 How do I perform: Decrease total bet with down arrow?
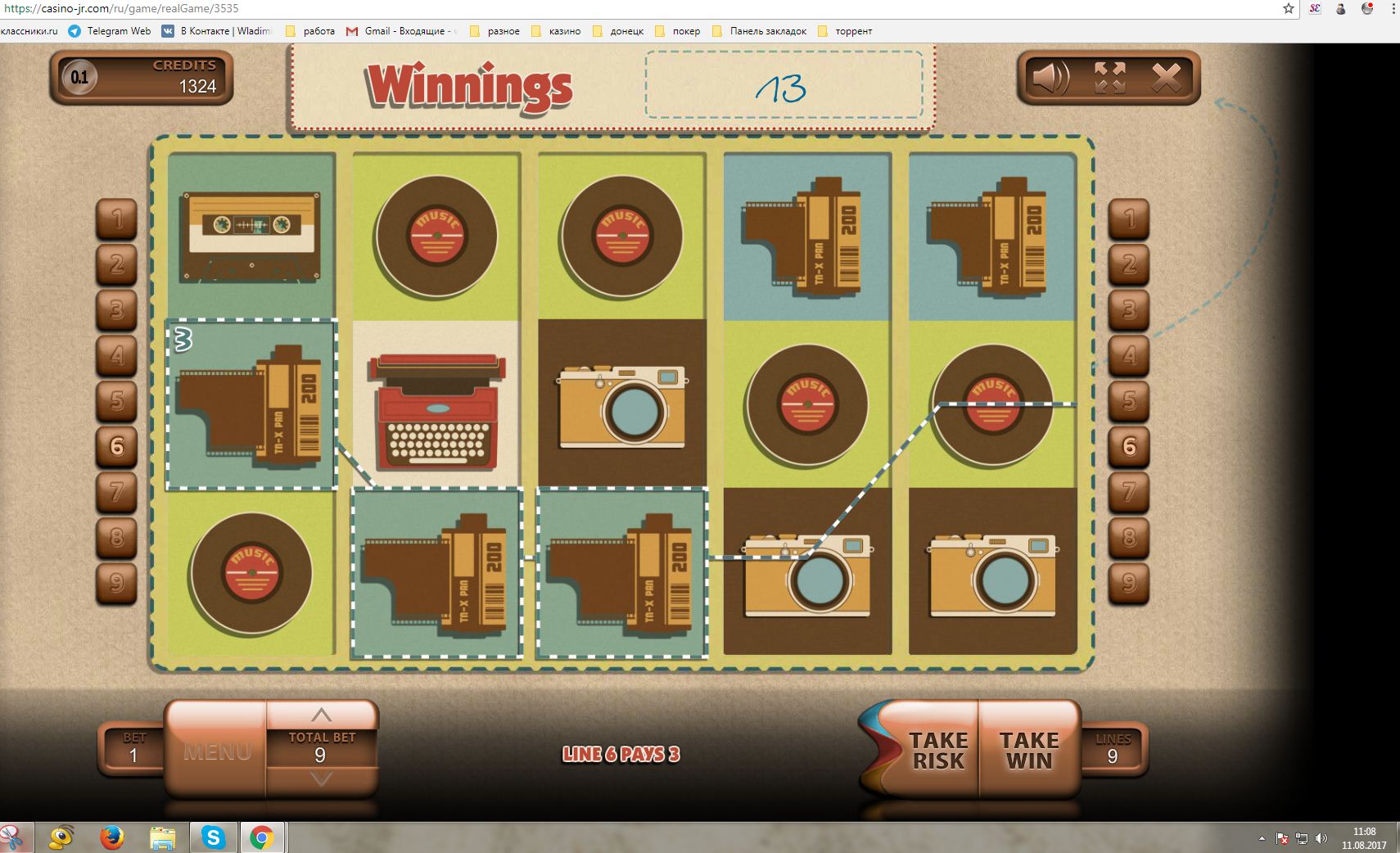pyautogui.click(x=321, y=779)
